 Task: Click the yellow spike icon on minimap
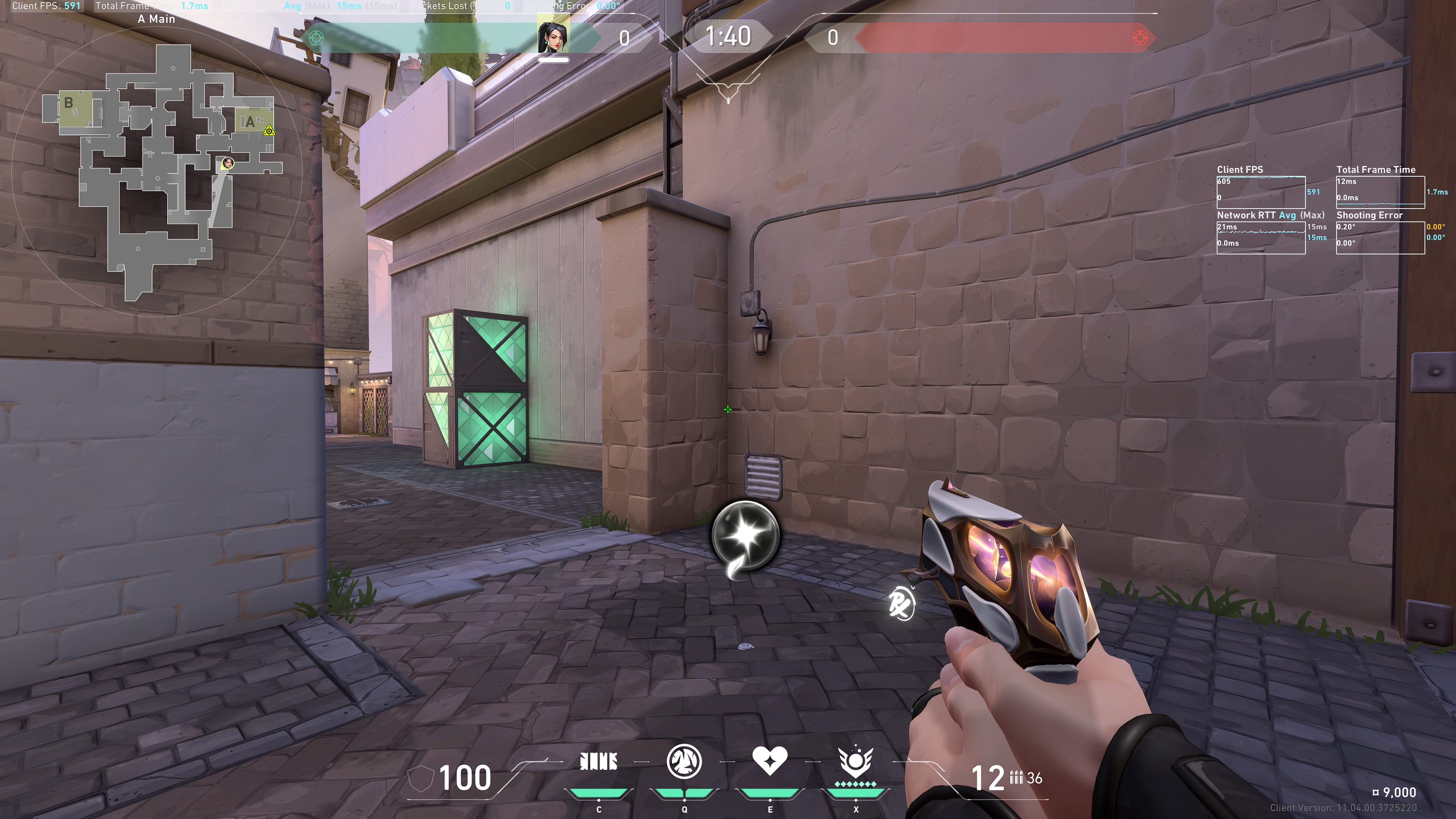(x=269, y=131)
